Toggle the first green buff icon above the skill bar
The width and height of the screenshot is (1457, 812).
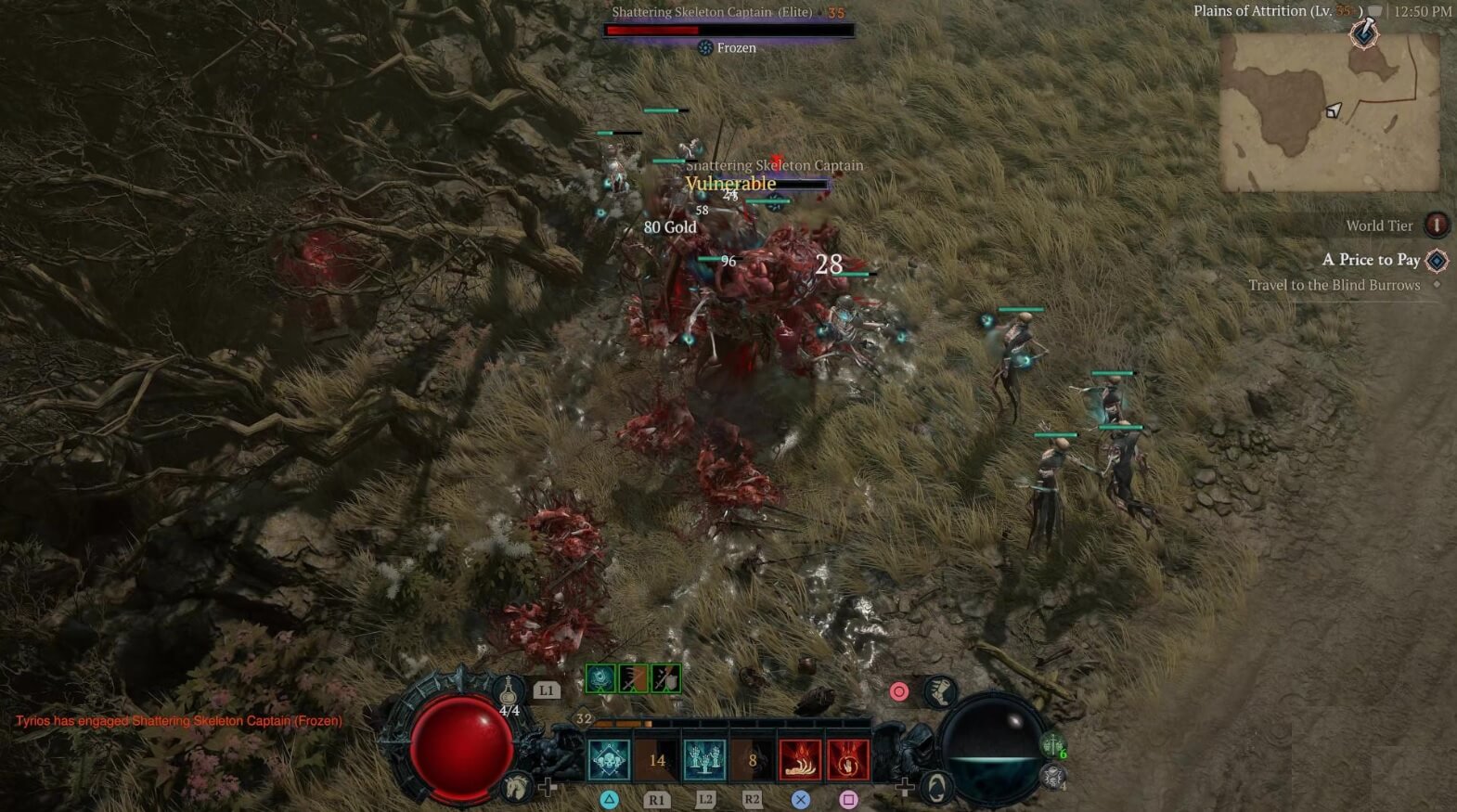(599, 677)
